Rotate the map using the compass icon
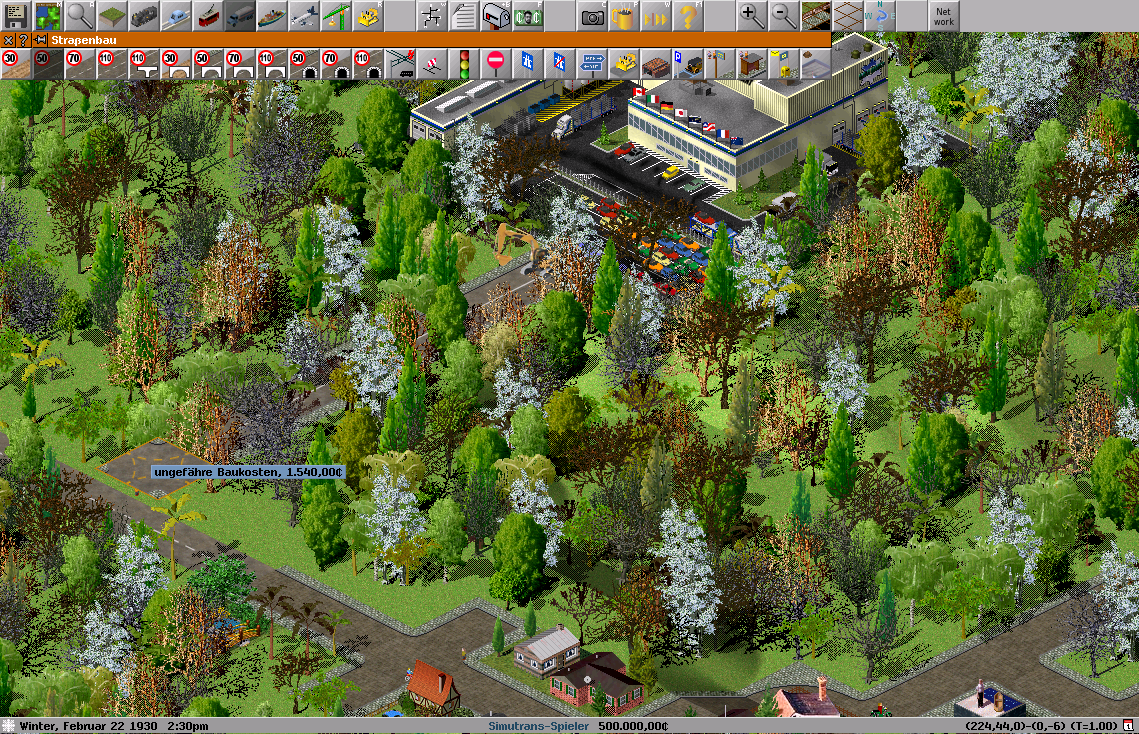Viewport: 1139px width, 734px height. pyautogui.click(x=880, y=16)
